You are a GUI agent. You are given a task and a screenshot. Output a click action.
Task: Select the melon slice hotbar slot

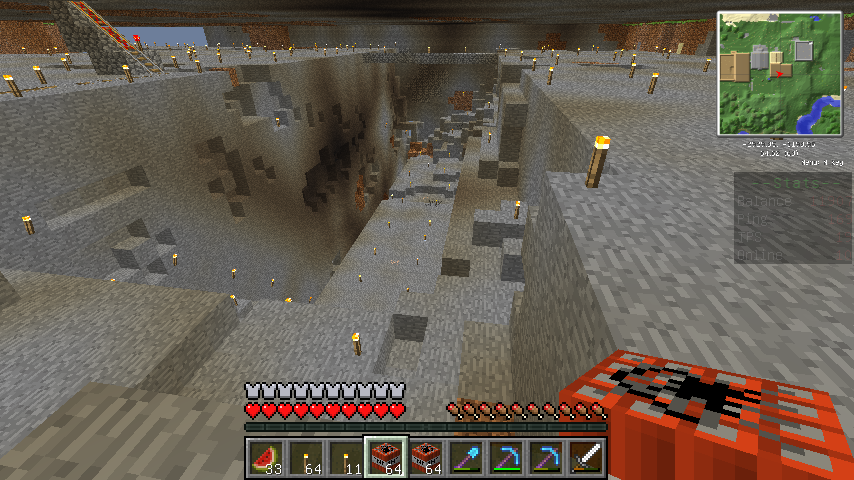[265, 458]
